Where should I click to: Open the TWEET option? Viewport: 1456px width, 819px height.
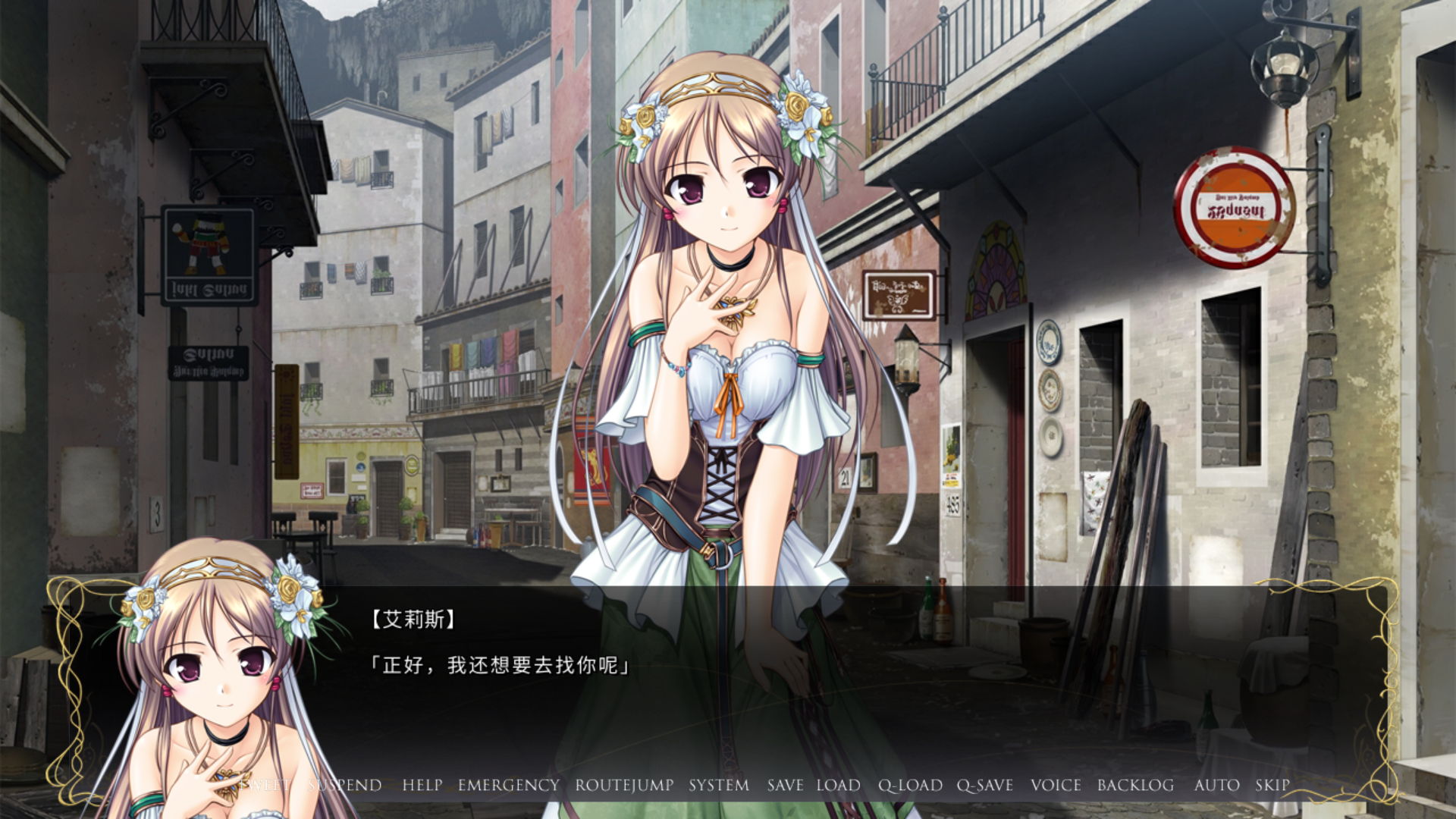265,786
